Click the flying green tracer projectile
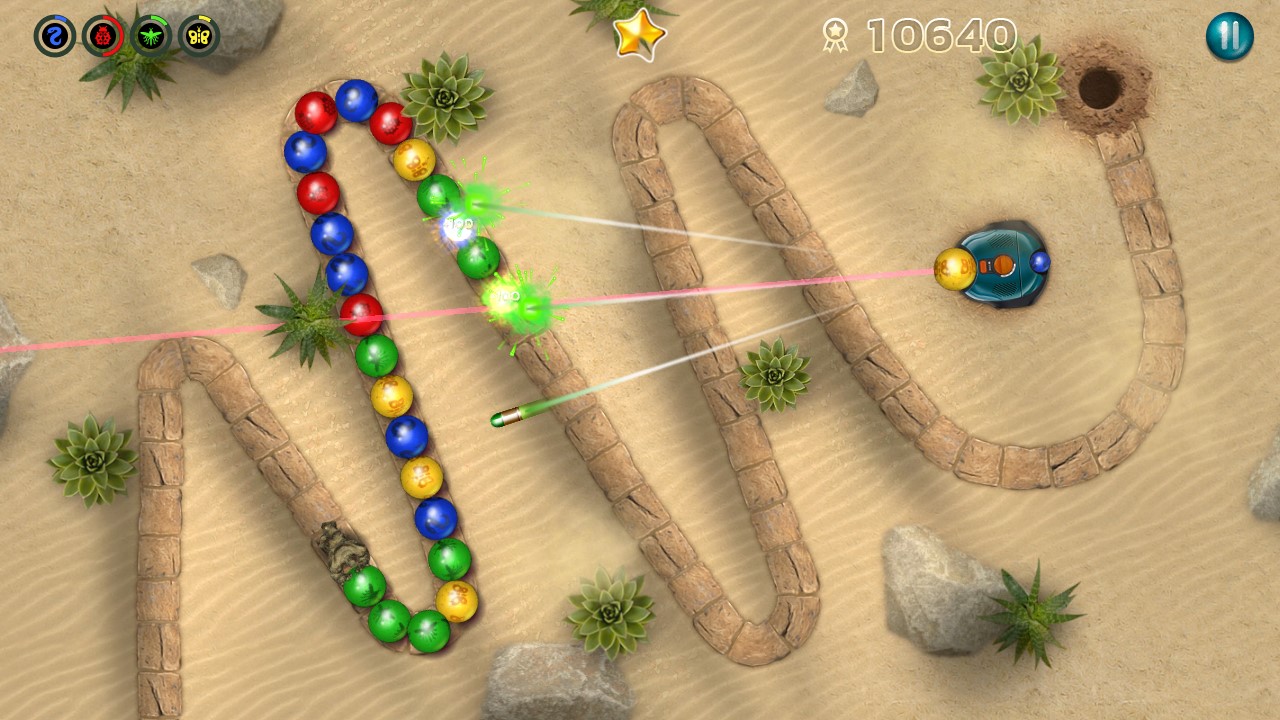The height and width of the screenshot is (720, 1280). point(505,418)
